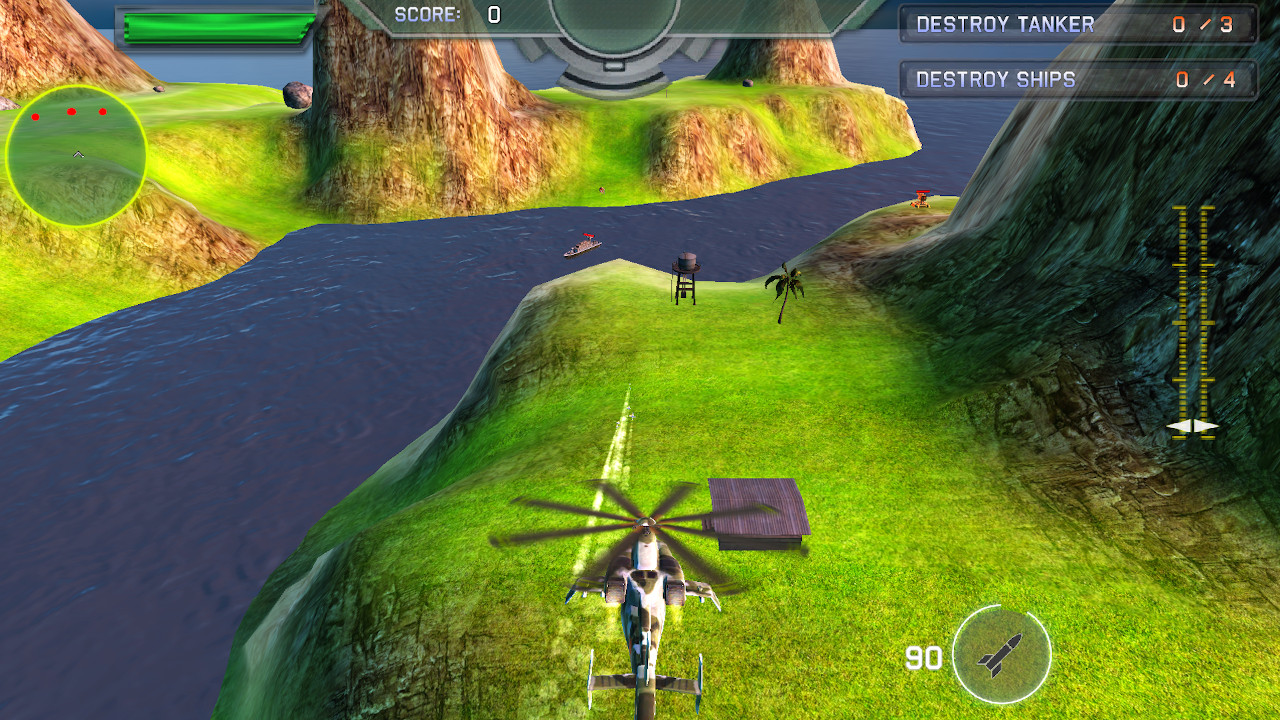The width and height of the screenshot is (1280, 720).
Task: Select a red enemy dot on the minimap
Action: tap(71, 111)
